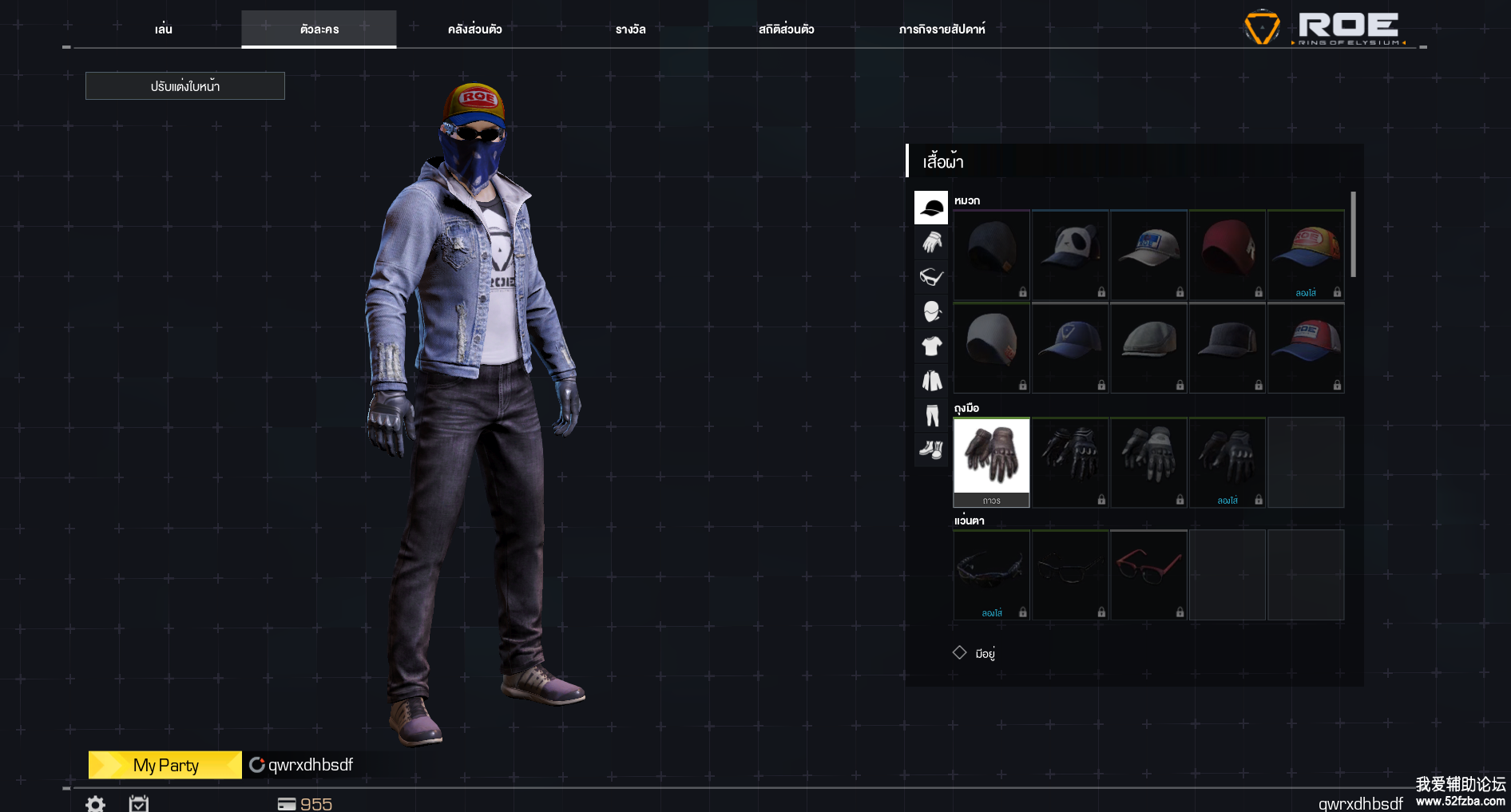The height and width of the screenshot is (812, 1511).
Task: Select the pants category icon
Action: 931,415
